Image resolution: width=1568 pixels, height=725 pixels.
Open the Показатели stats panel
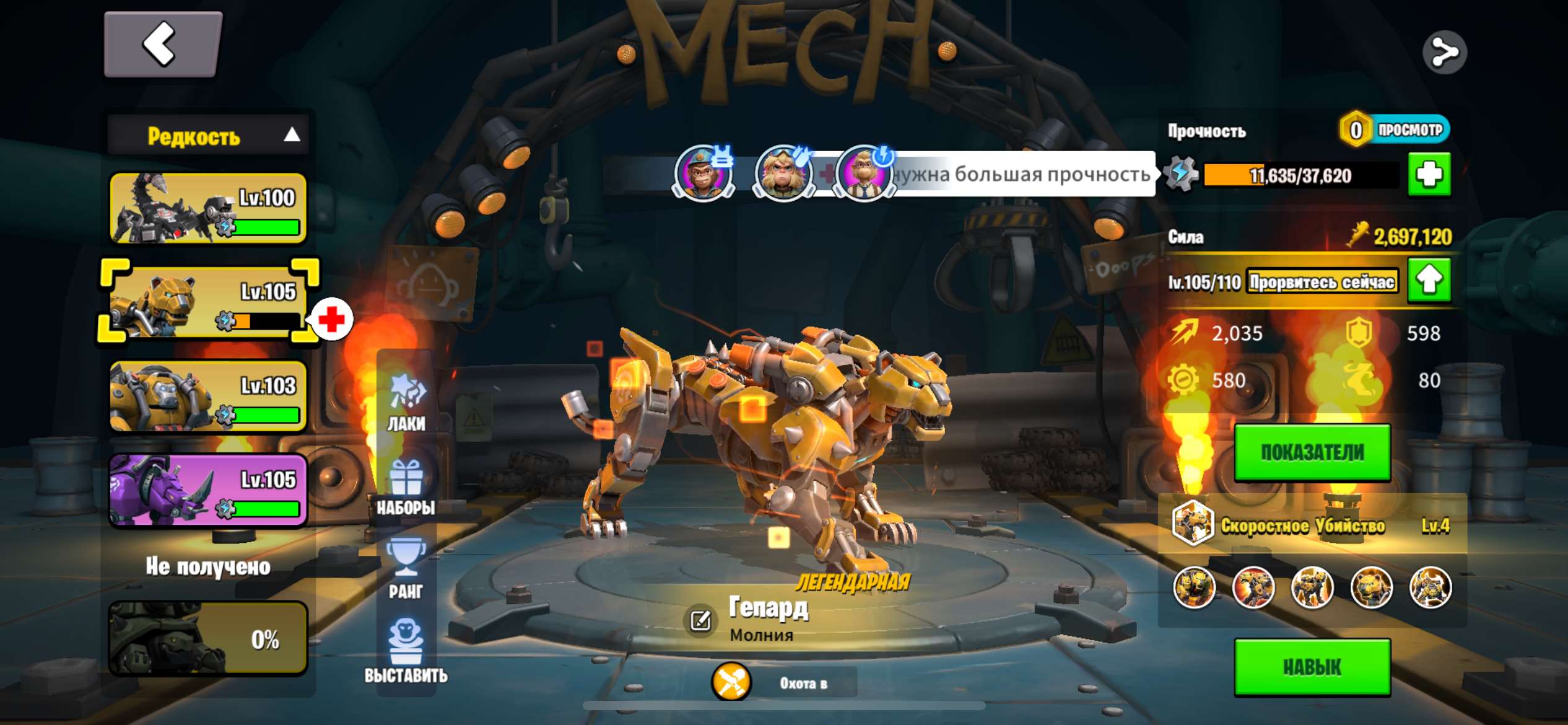click(1312, 453)
